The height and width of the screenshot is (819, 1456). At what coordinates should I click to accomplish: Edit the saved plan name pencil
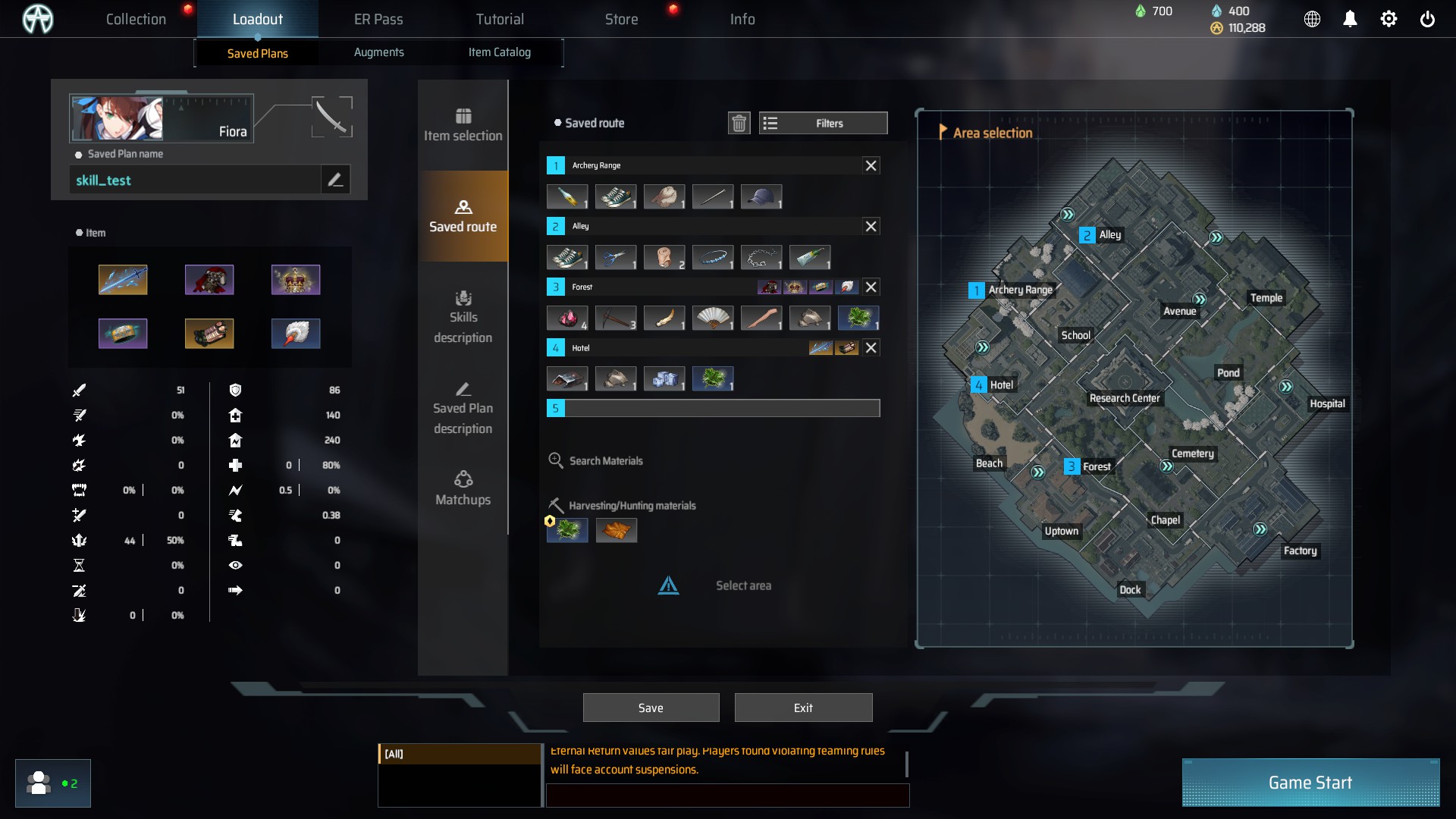(x=335, y=180)
